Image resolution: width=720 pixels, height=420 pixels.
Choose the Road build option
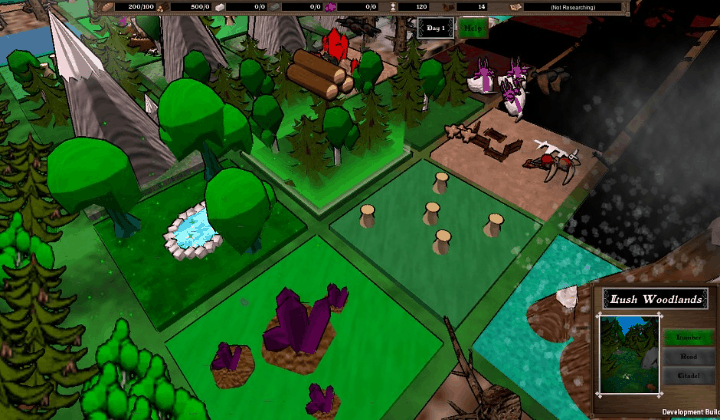(x=689, y=356)
